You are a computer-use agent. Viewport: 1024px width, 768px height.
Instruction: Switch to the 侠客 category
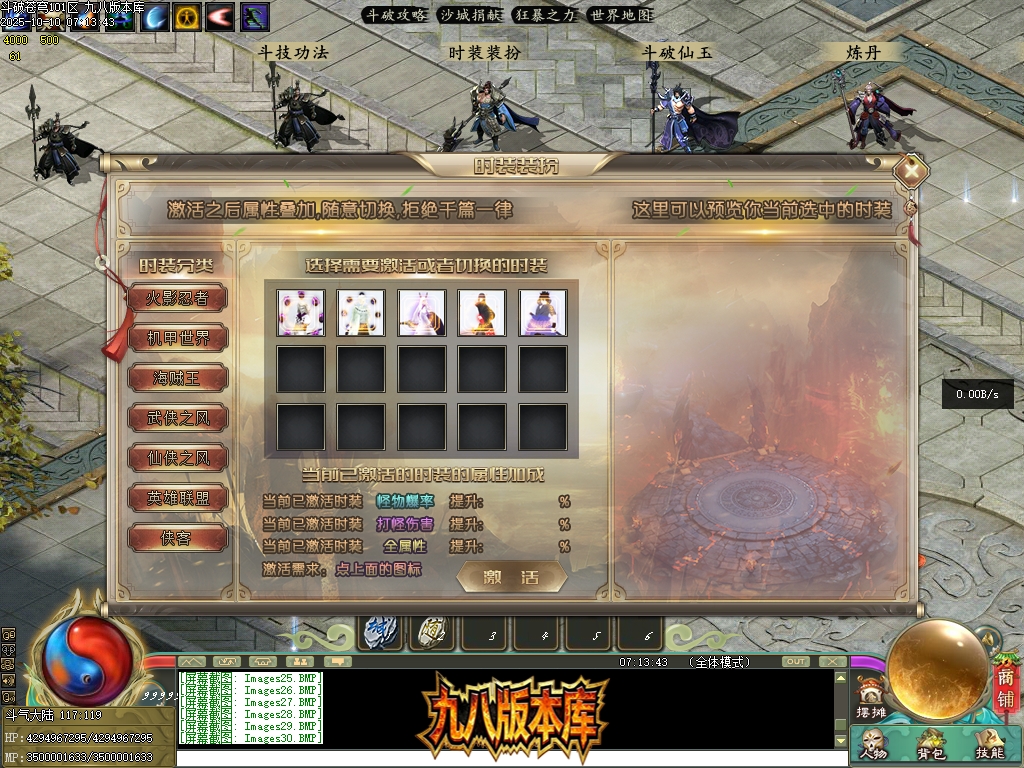(177, 538)
